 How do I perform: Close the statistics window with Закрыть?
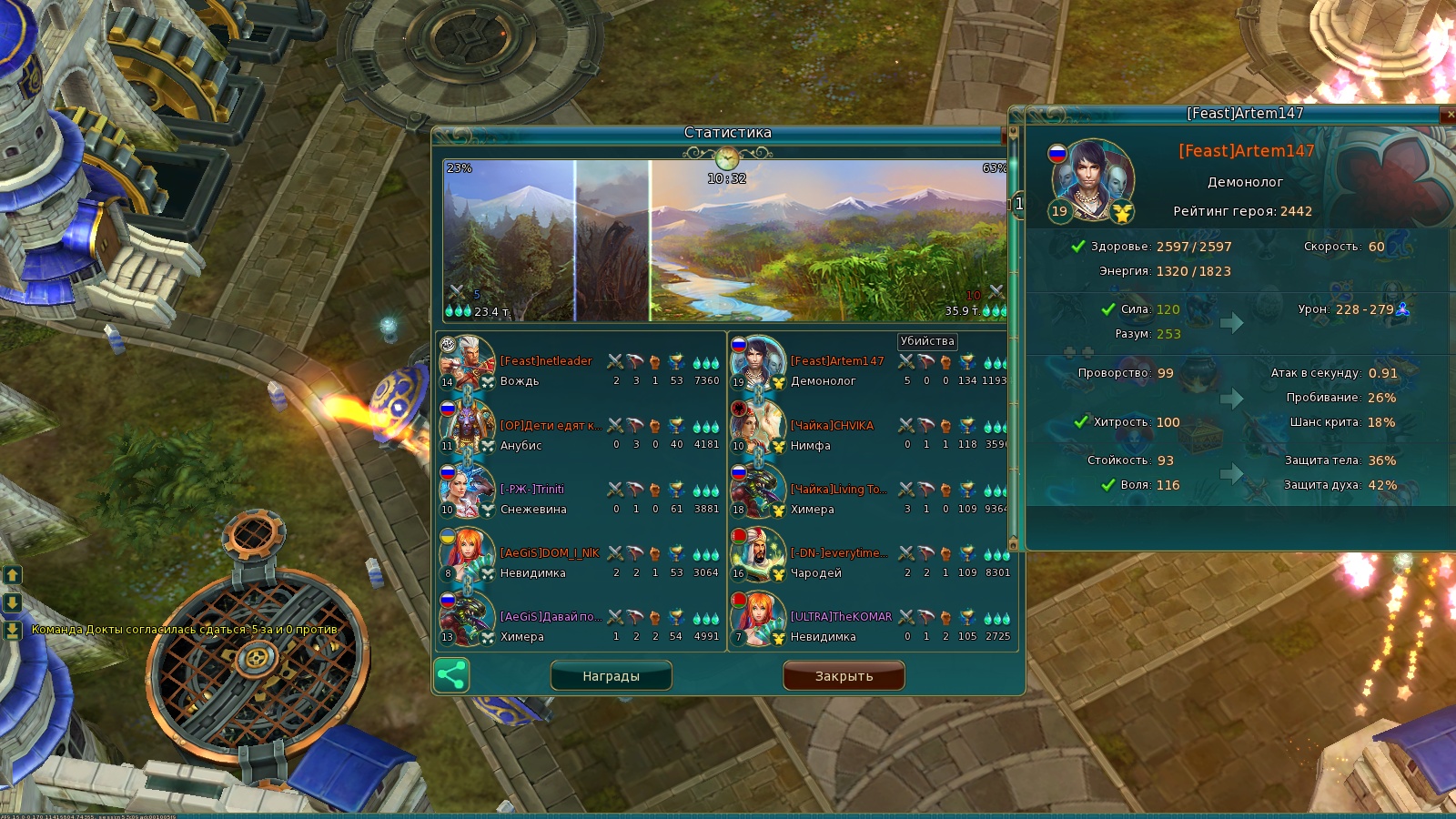844,676
